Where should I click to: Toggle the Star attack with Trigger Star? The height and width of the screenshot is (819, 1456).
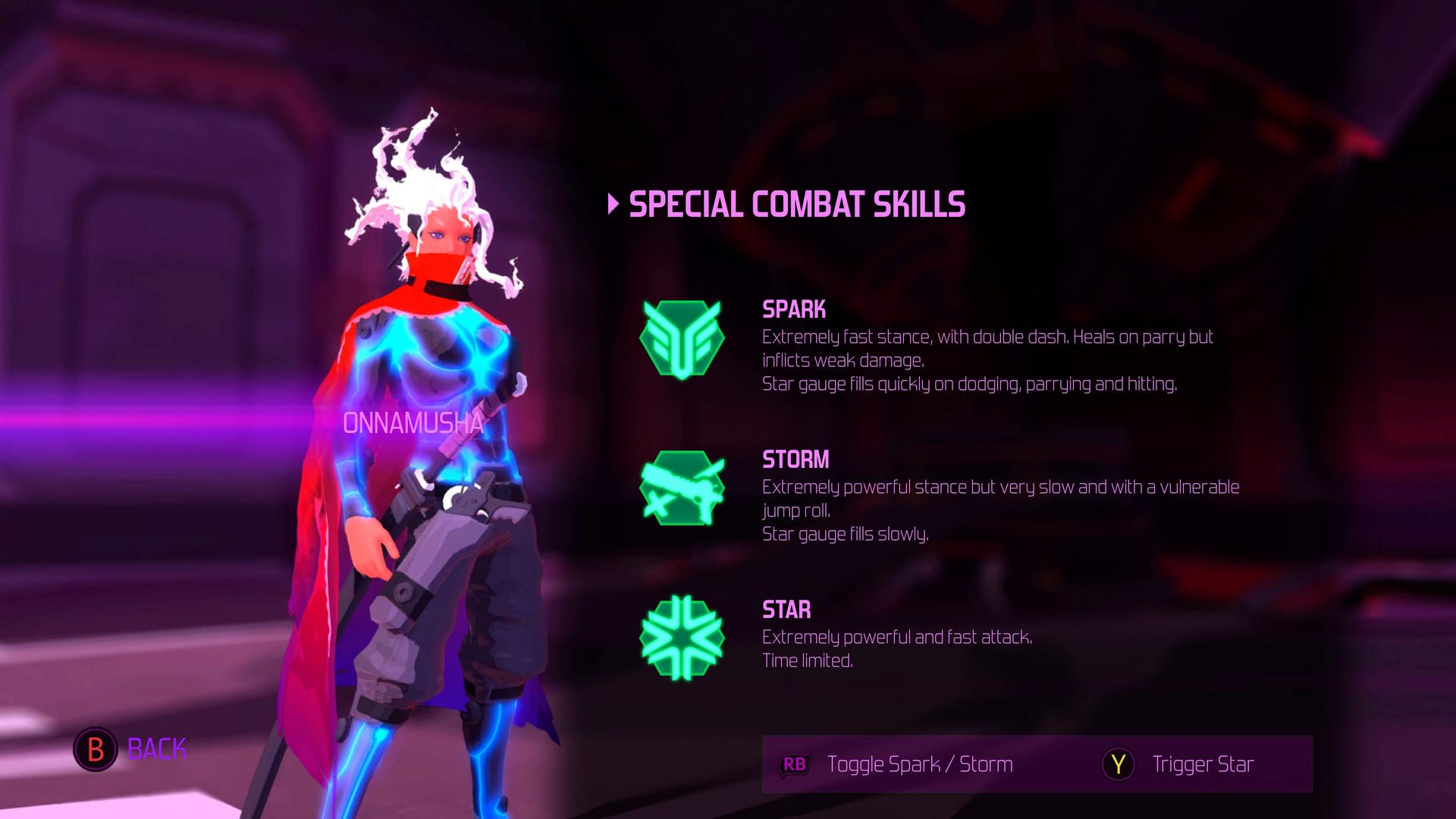pyautogui.click(x=1203, y=764)
